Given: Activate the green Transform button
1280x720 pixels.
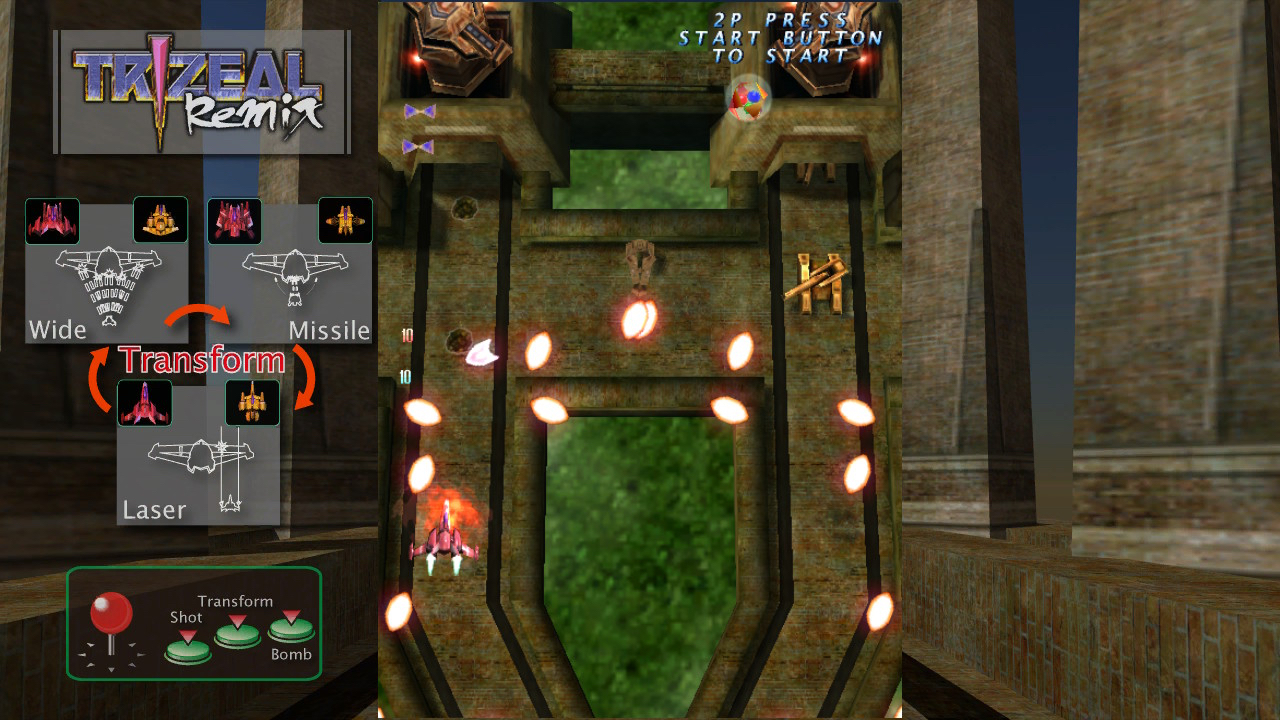Looking at the screenshot, I should pyautogui.click(x=238, y=634).
